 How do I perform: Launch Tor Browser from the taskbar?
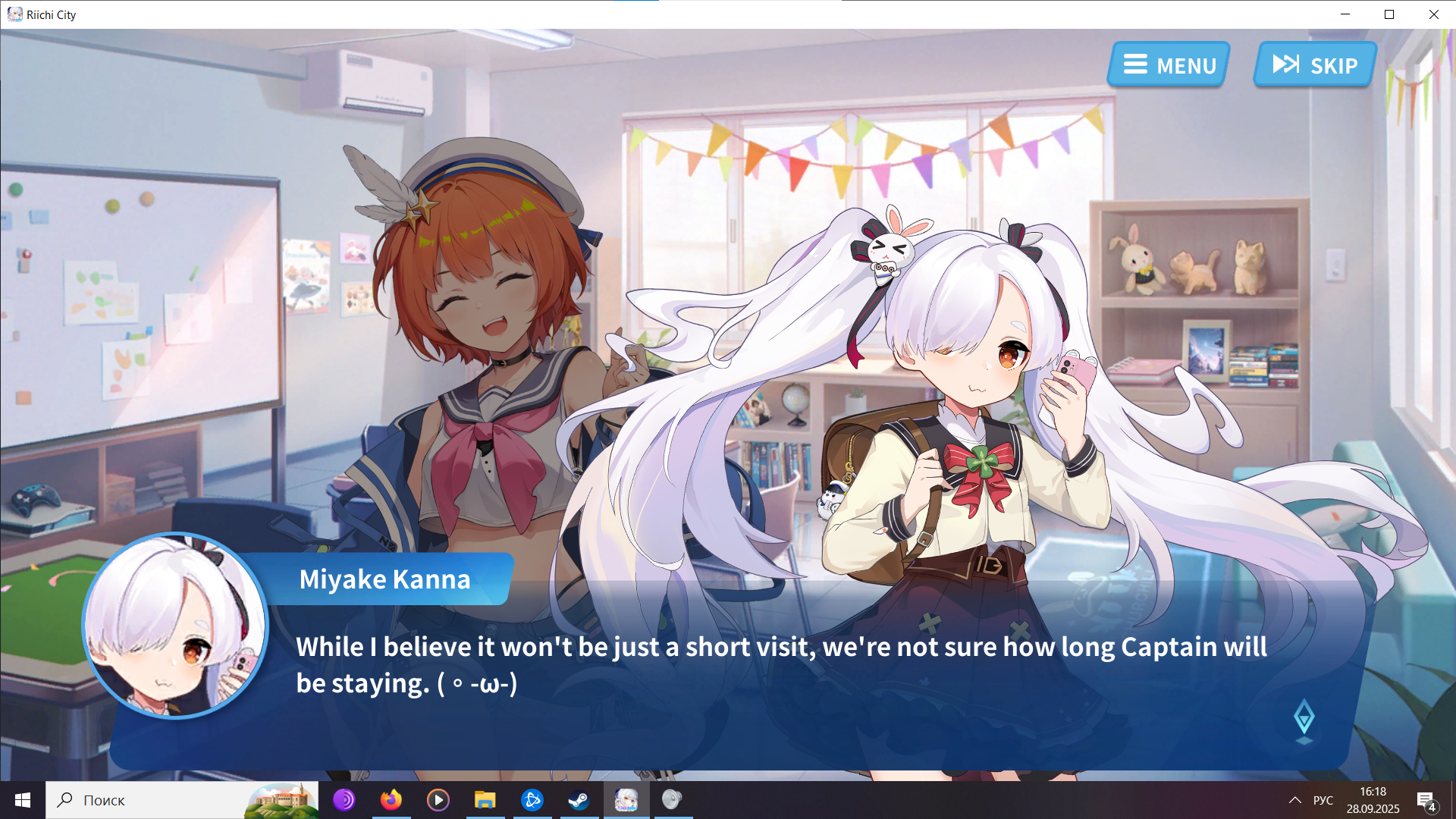(344, 799)
